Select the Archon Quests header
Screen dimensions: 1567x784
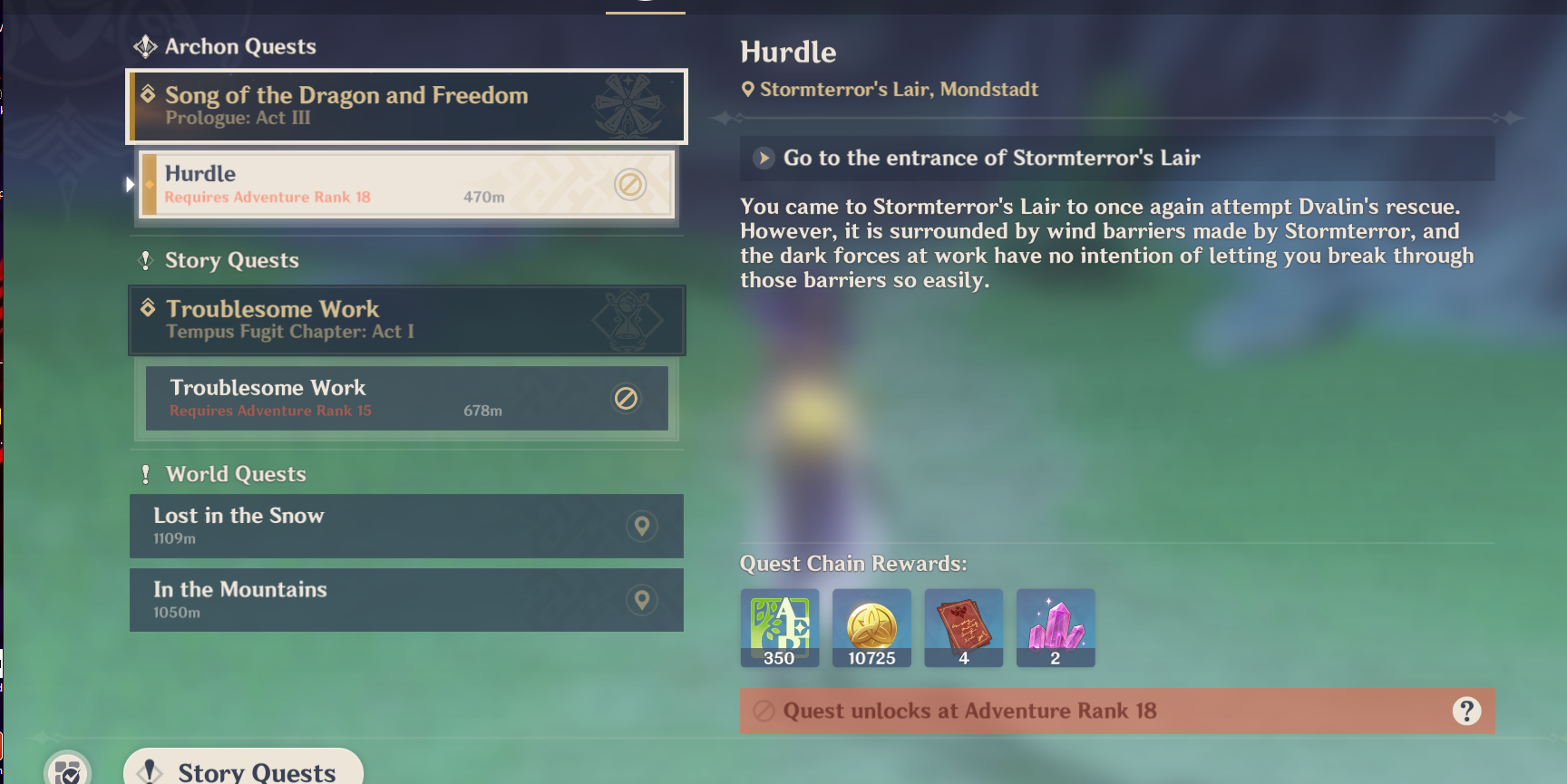point(239,46)
